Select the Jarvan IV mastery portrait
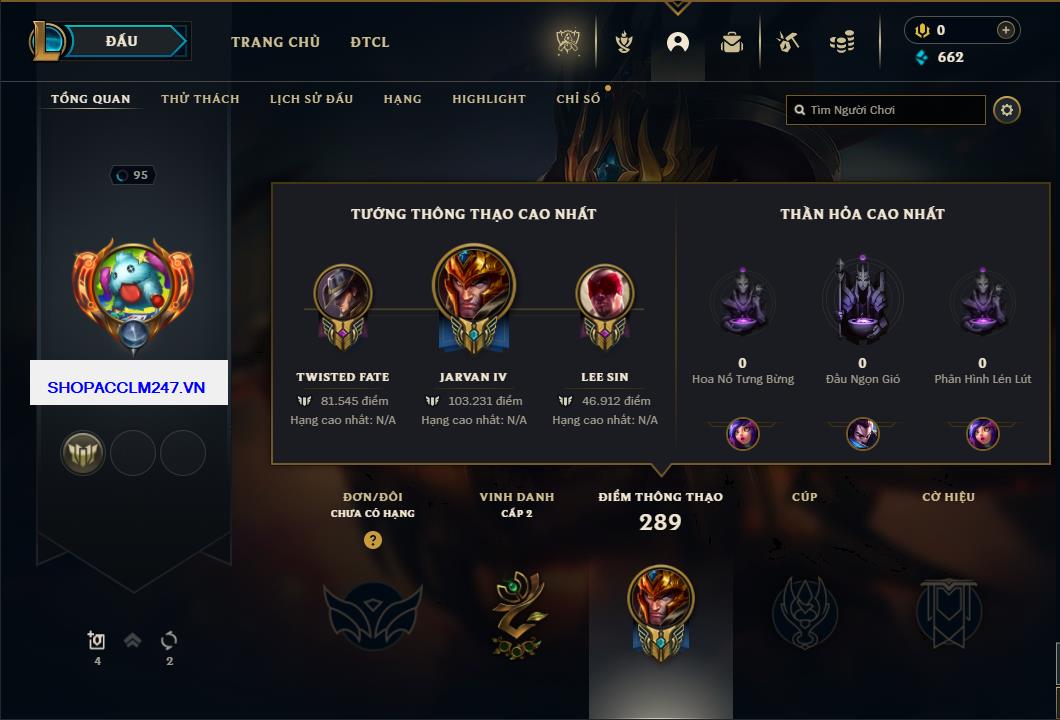The image size is (1060, 720). pos(474,289)
